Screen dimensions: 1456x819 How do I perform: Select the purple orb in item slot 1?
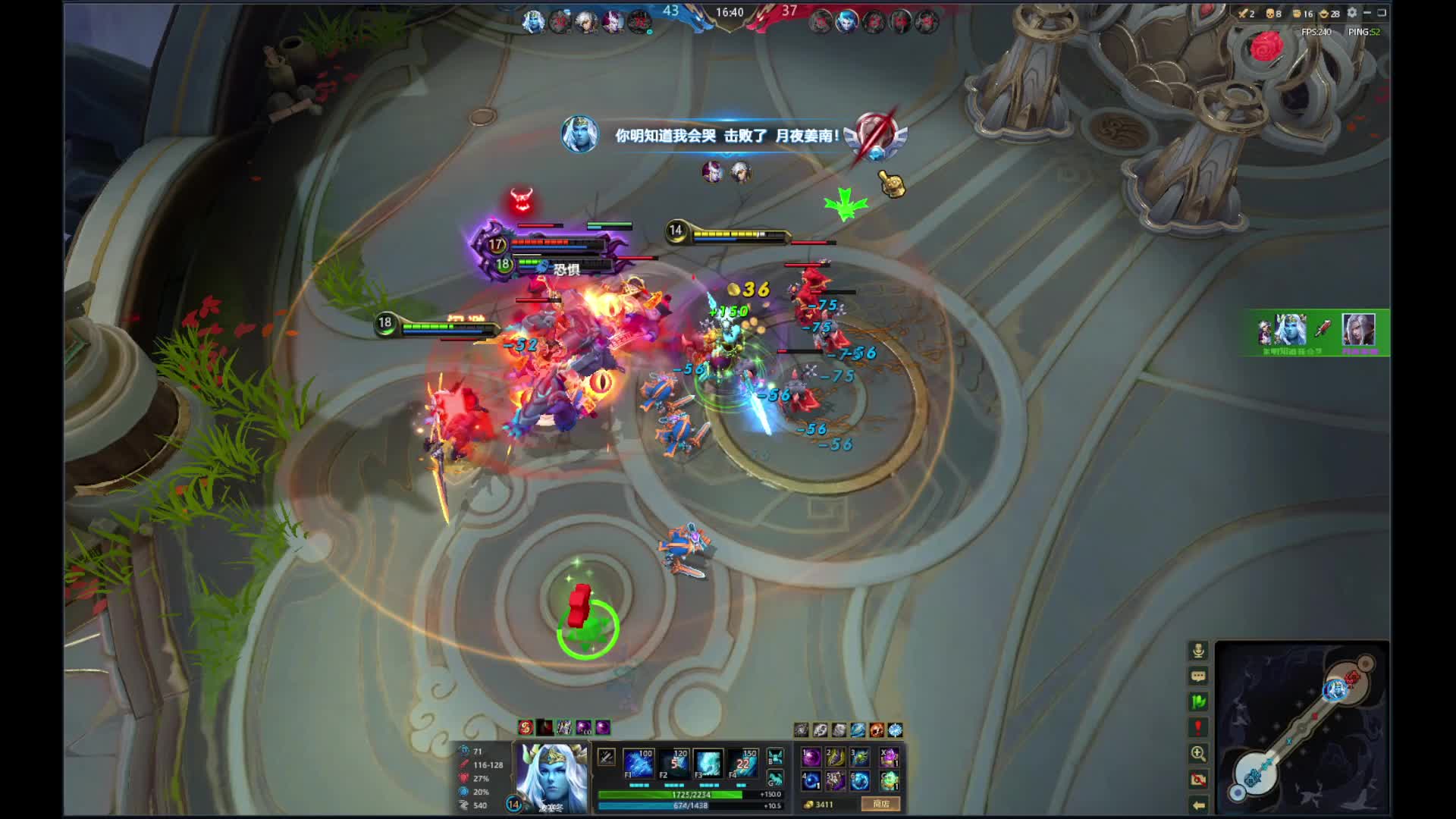click(x=811, y=757)
